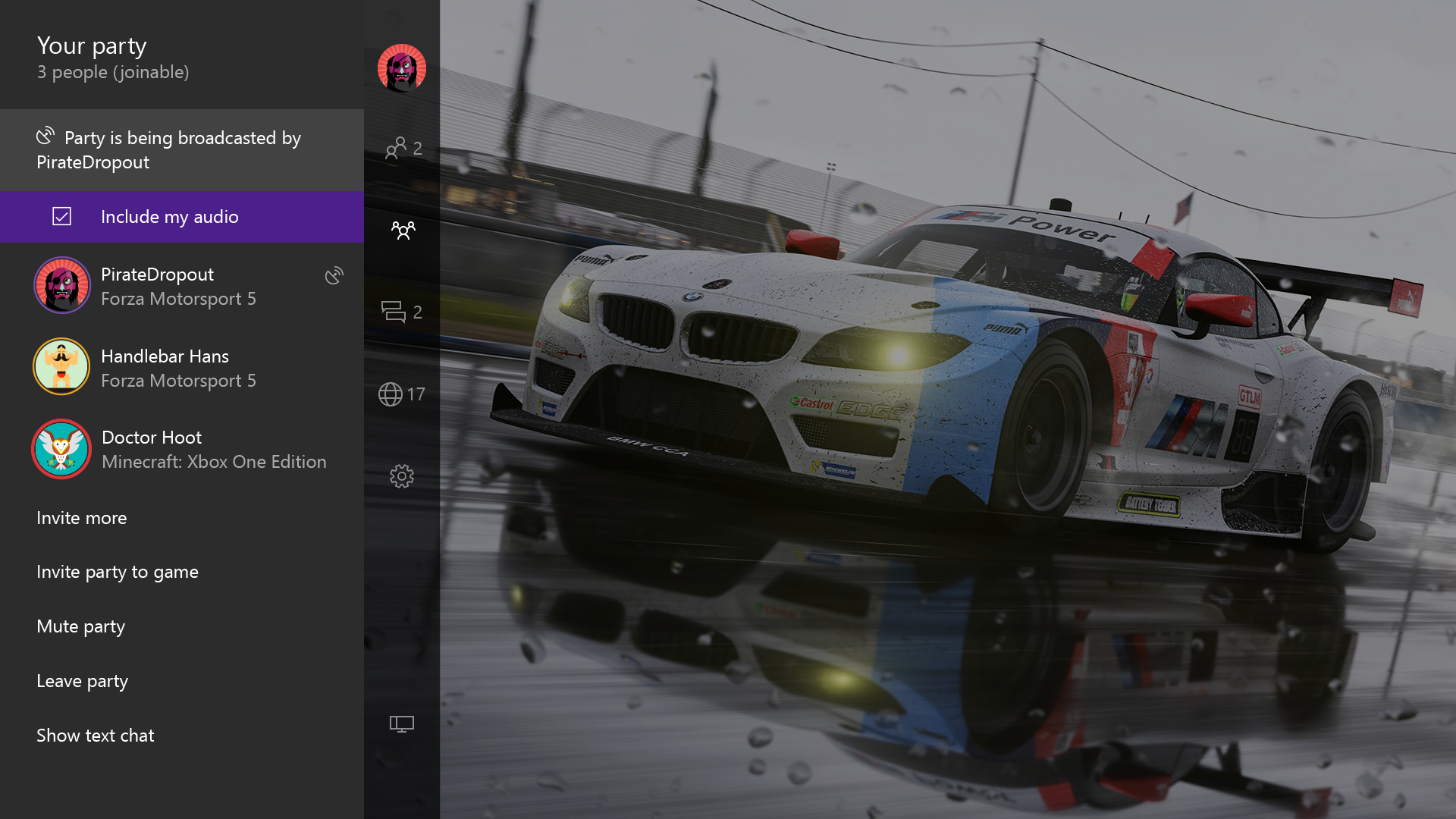This screenshot has height=819, width=1456.
Task: Click Invite more
Action: tap(82, 518)
